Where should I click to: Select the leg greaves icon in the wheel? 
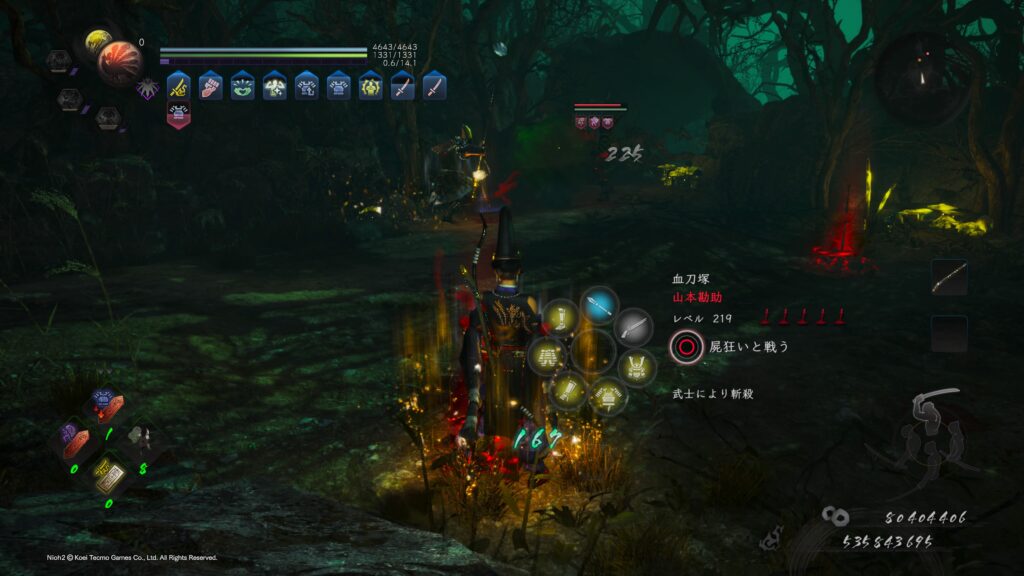point(561,320)
